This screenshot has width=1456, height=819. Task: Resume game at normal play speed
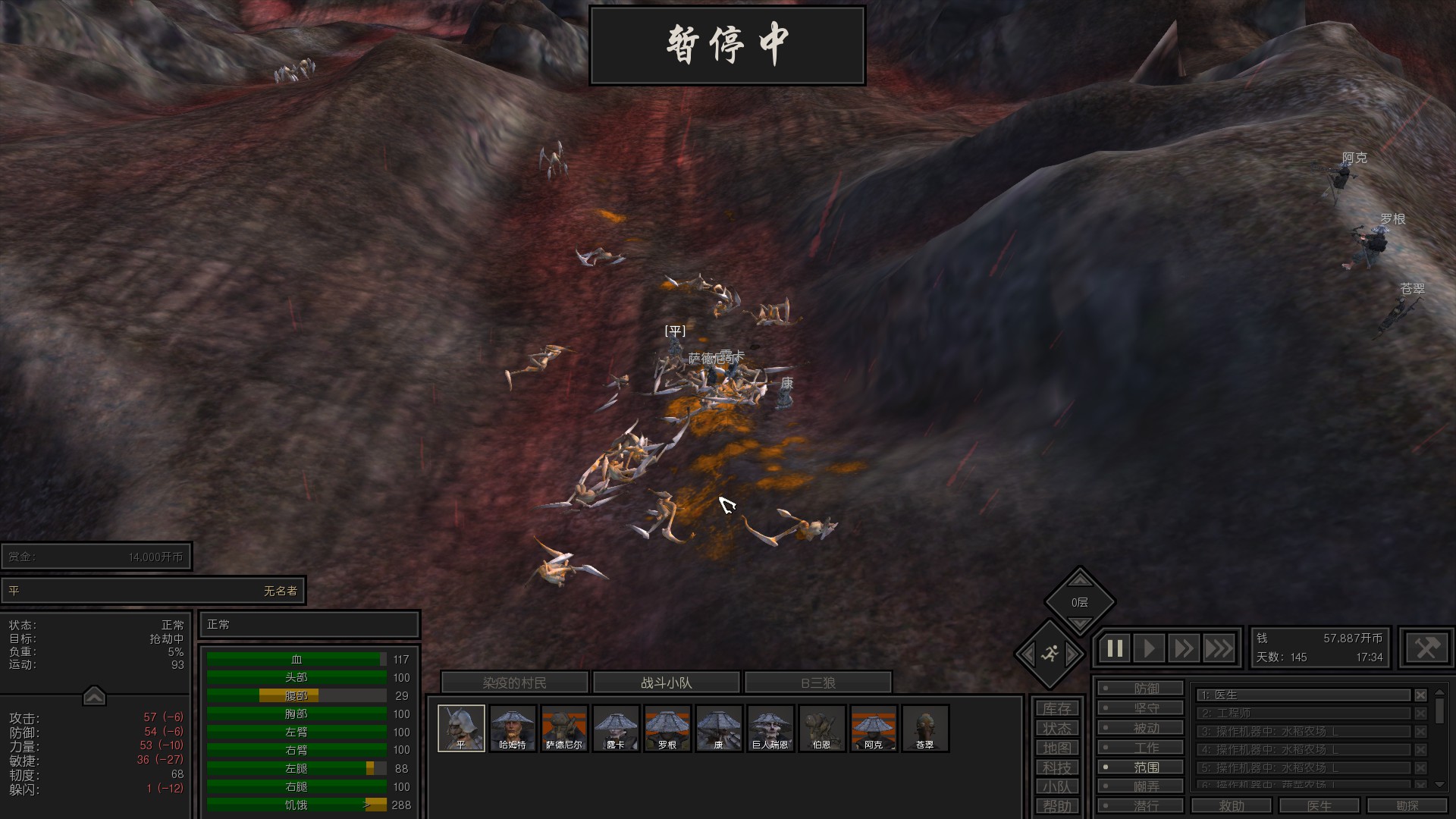point(1149,648)
